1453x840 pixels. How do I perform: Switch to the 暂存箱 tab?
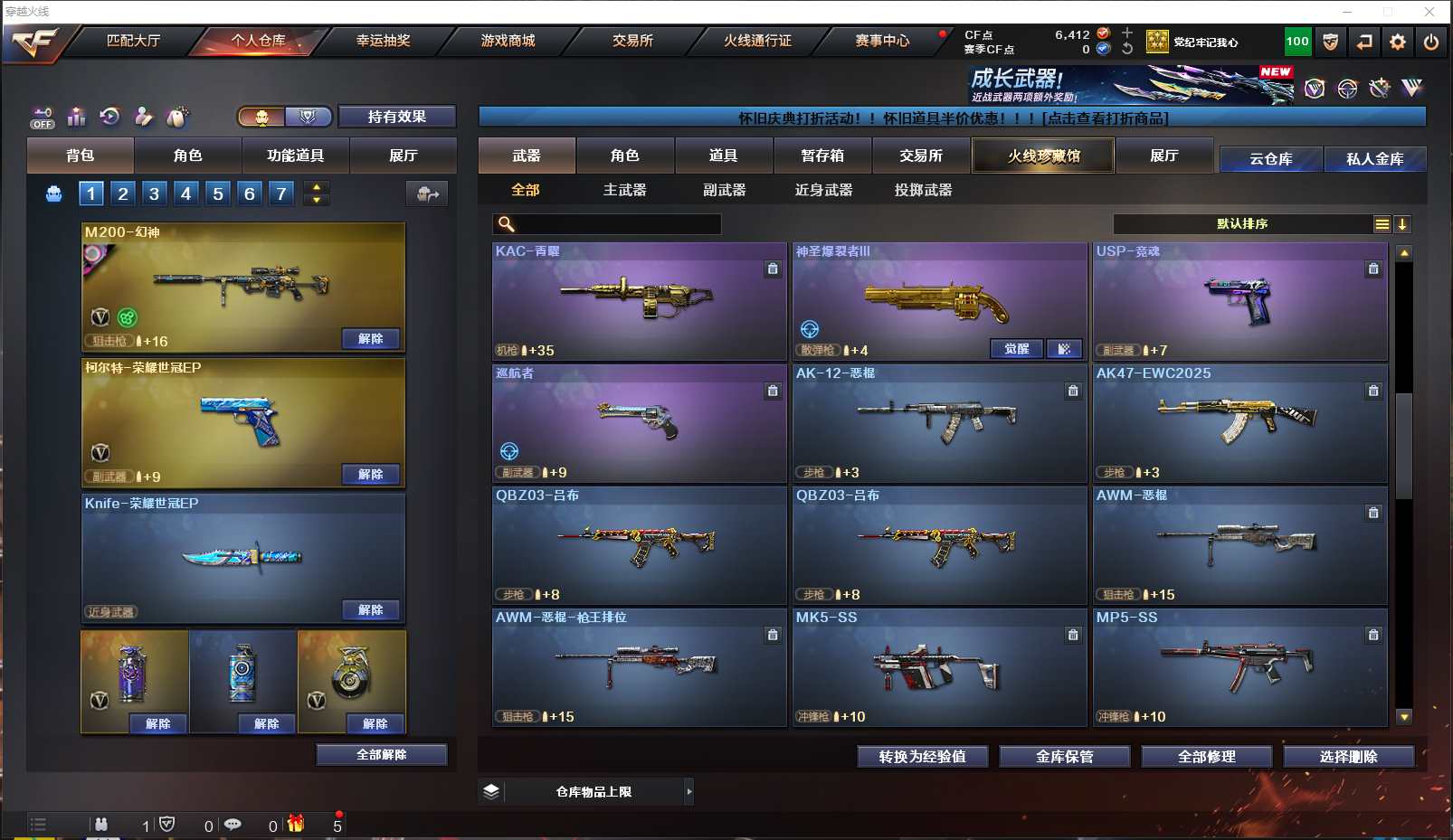point(822,156)
